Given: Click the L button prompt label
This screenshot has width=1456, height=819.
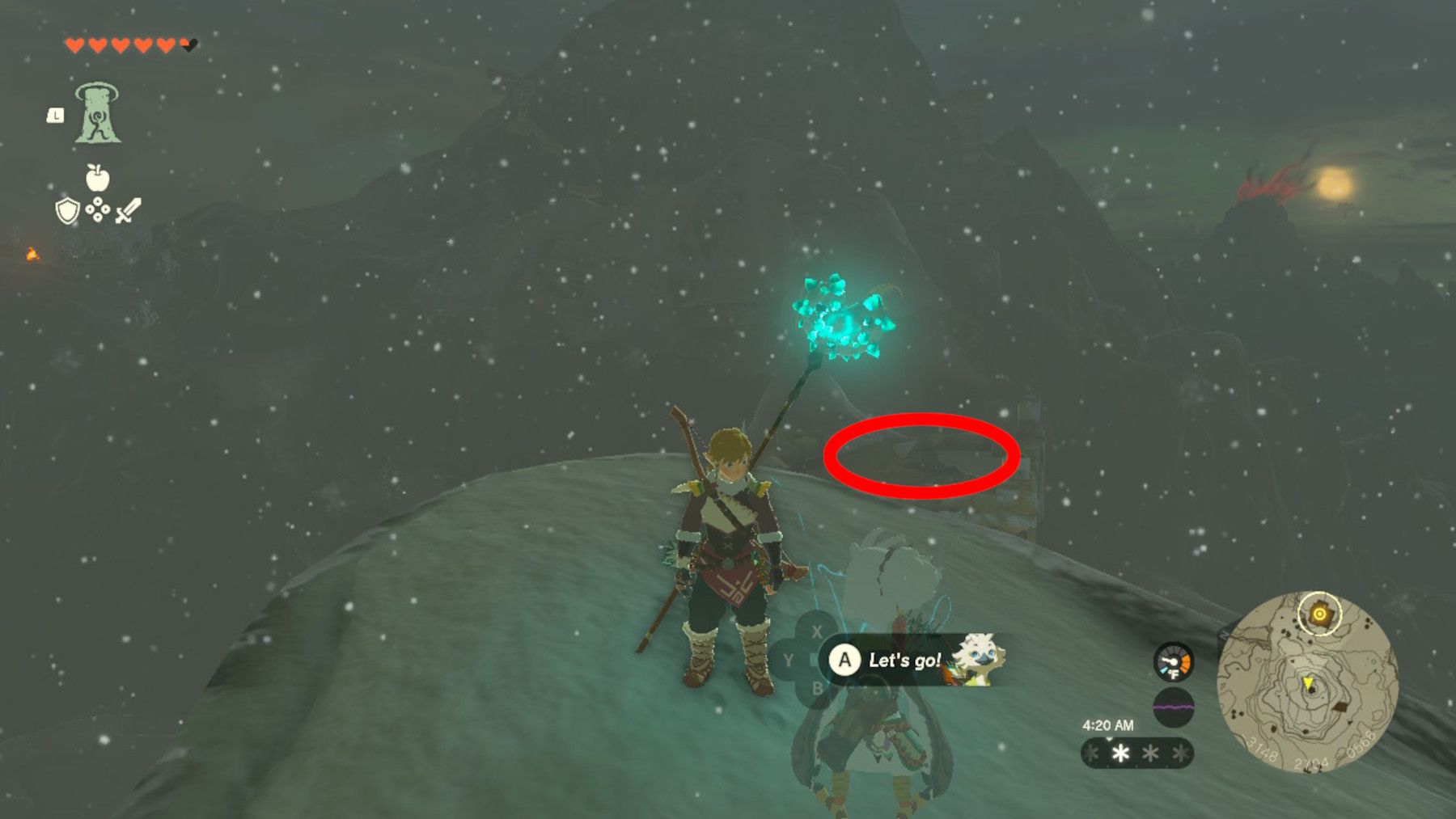Looking at the screenshot, I should point(55,115).
